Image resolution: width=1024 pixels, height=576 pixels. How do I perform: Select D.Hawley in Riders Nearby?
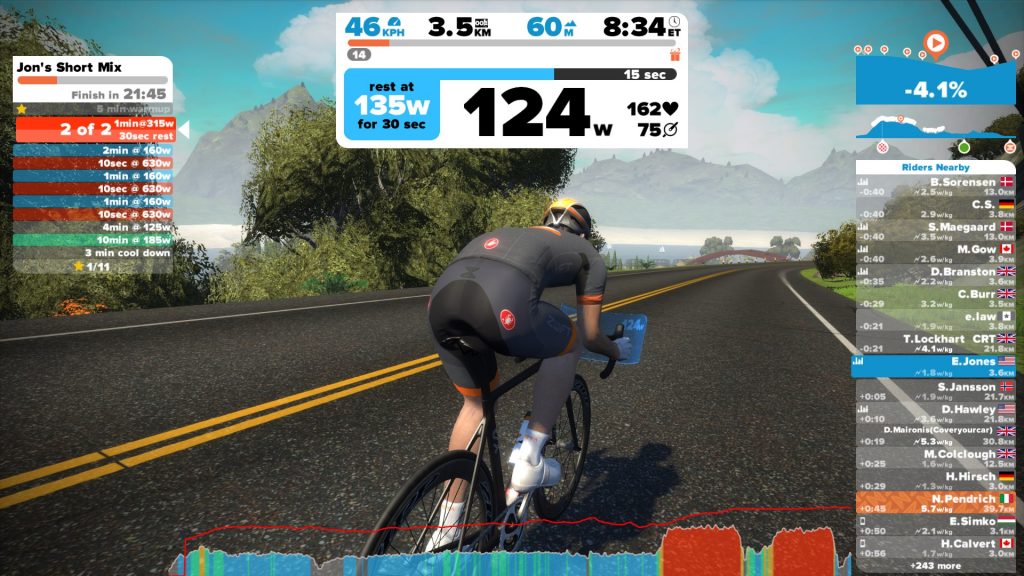coord(935,413)
